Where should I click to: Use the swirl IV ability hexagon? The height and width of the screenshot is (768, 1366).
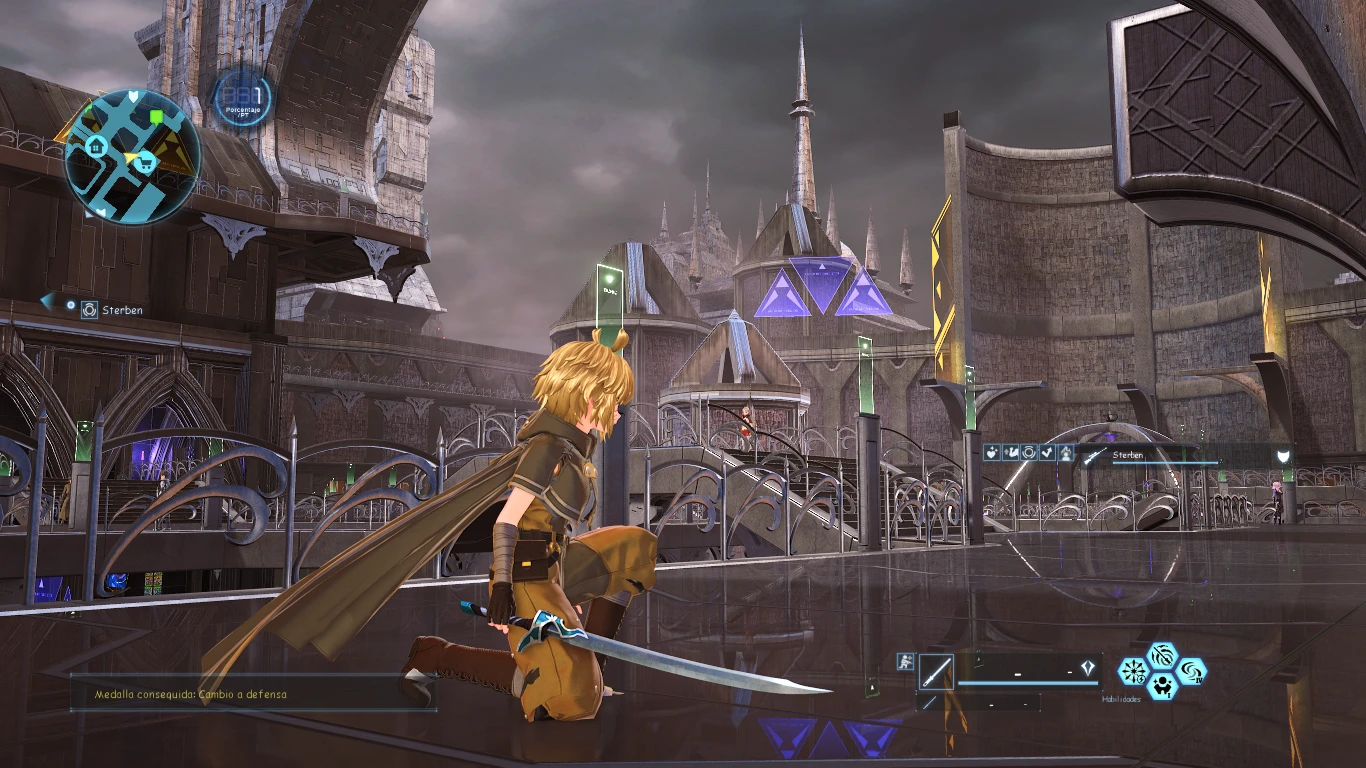click(1191, 670)
